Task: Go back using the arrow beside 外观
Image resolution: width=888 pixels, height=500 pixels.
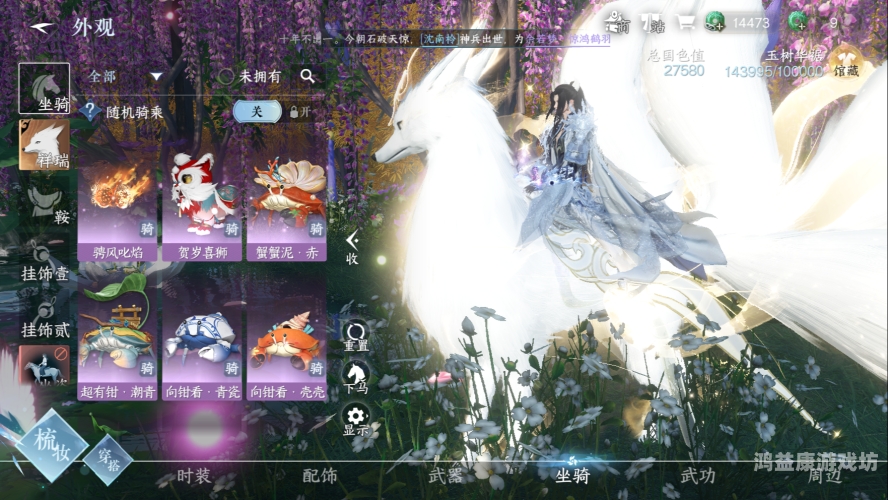Action: tap(39, 27)
